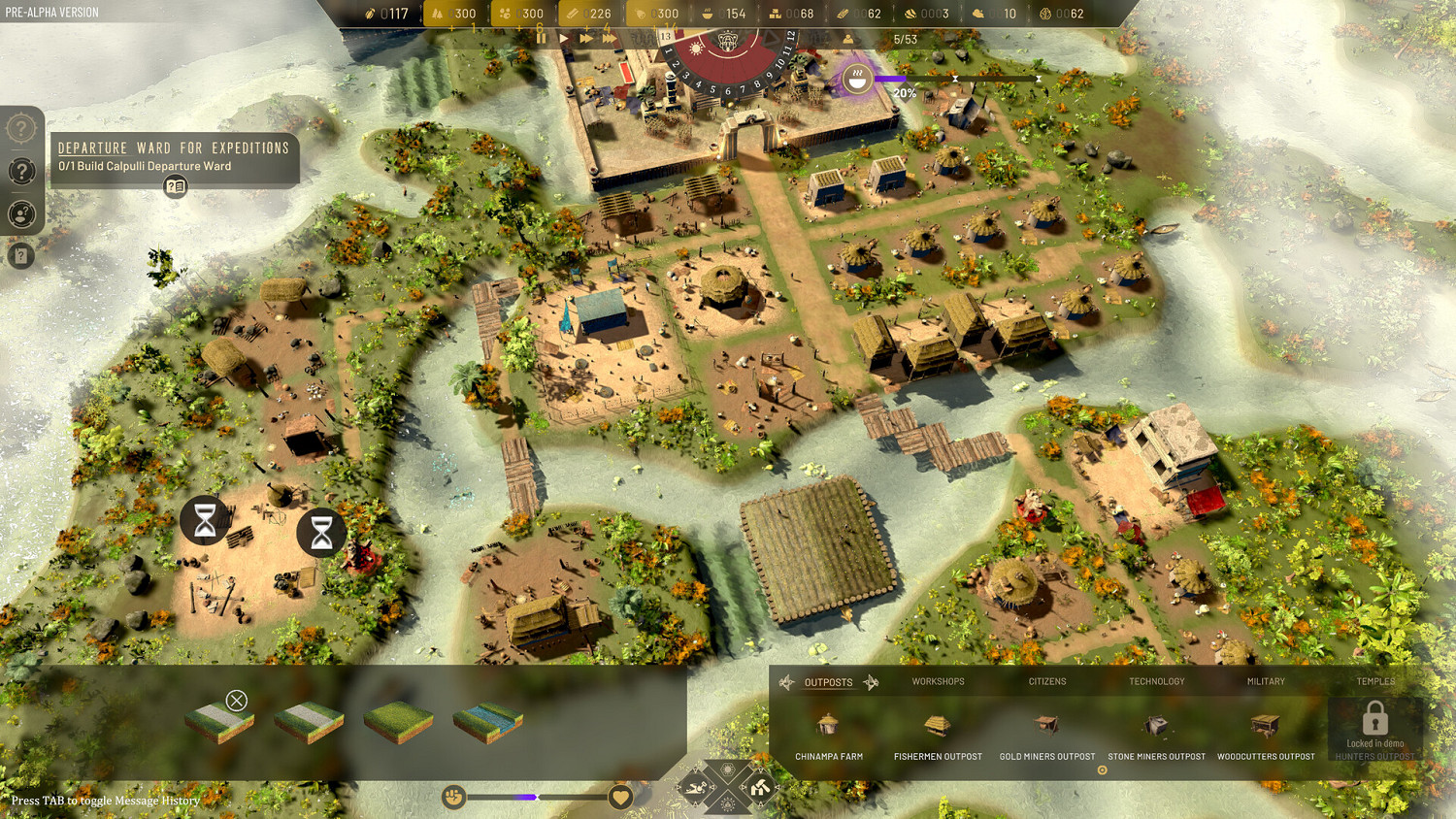Viewport: 1456px width, 819px height.
Task: Open the citizen help icon in the left sidebar
Action: pyautogui.click(x=22, y=214)
